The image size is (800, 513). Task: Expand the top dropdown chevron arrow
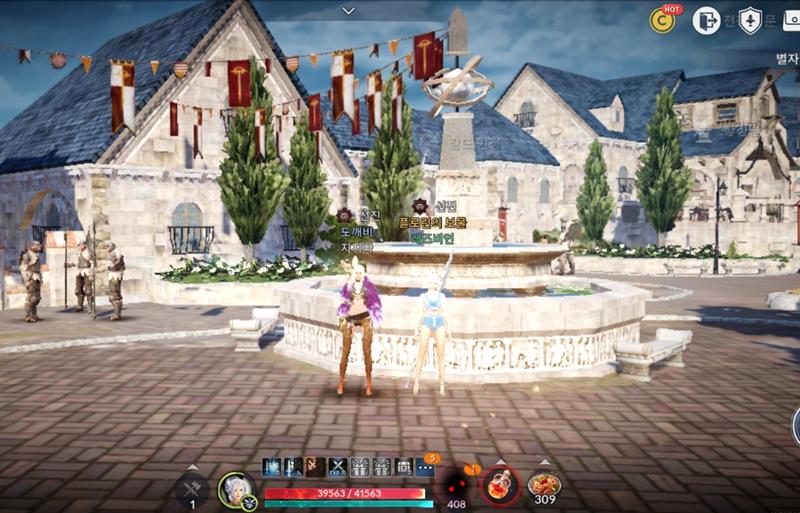(348, 10)
